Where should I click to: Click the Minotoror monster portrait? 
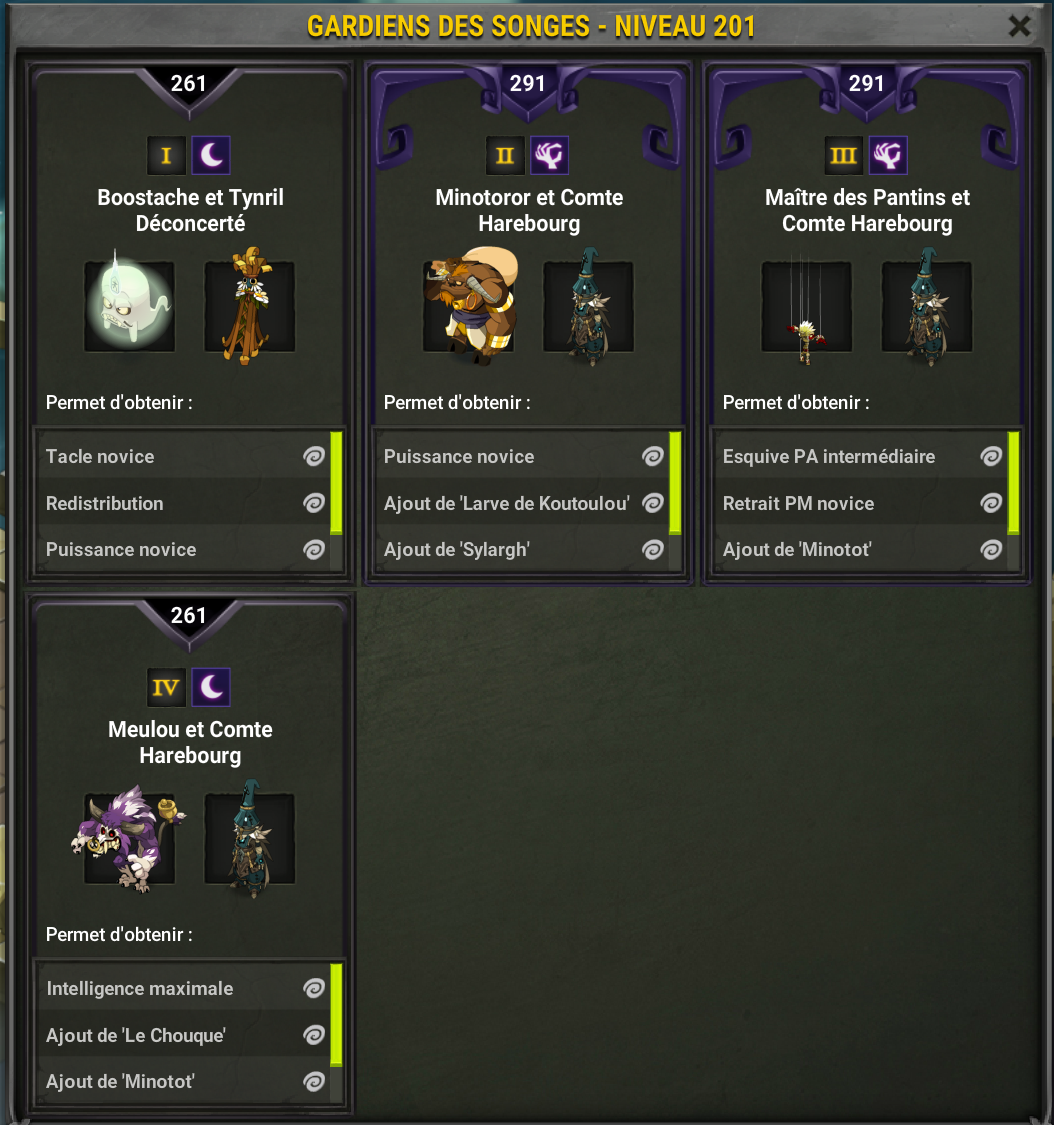(x=468, y=305)
